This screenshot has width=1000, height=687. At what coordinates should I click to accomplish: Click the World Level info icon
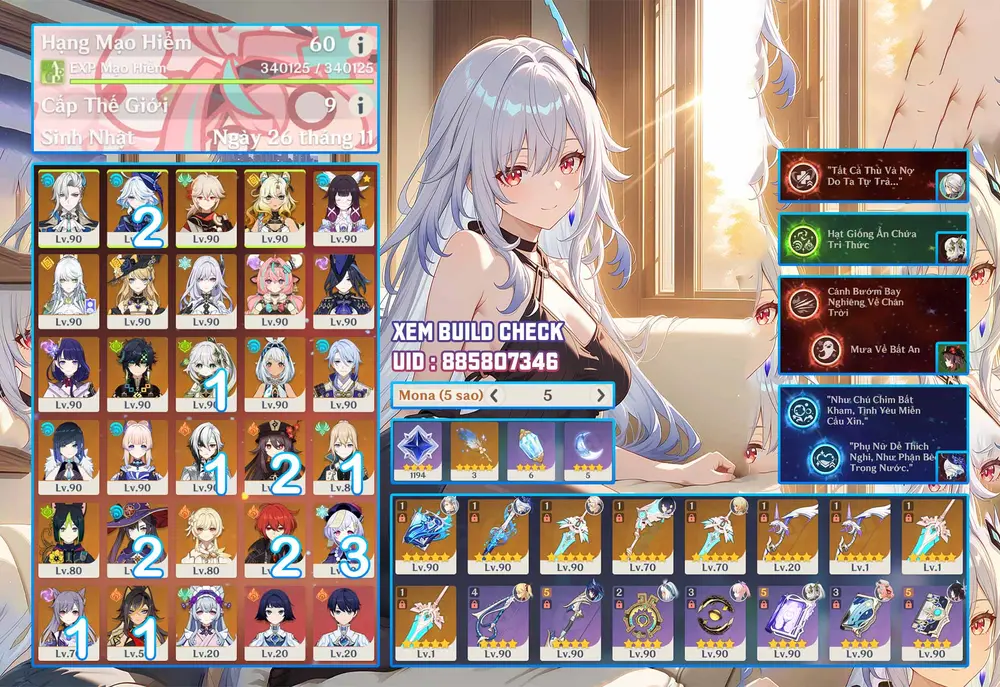click(358, 104)
